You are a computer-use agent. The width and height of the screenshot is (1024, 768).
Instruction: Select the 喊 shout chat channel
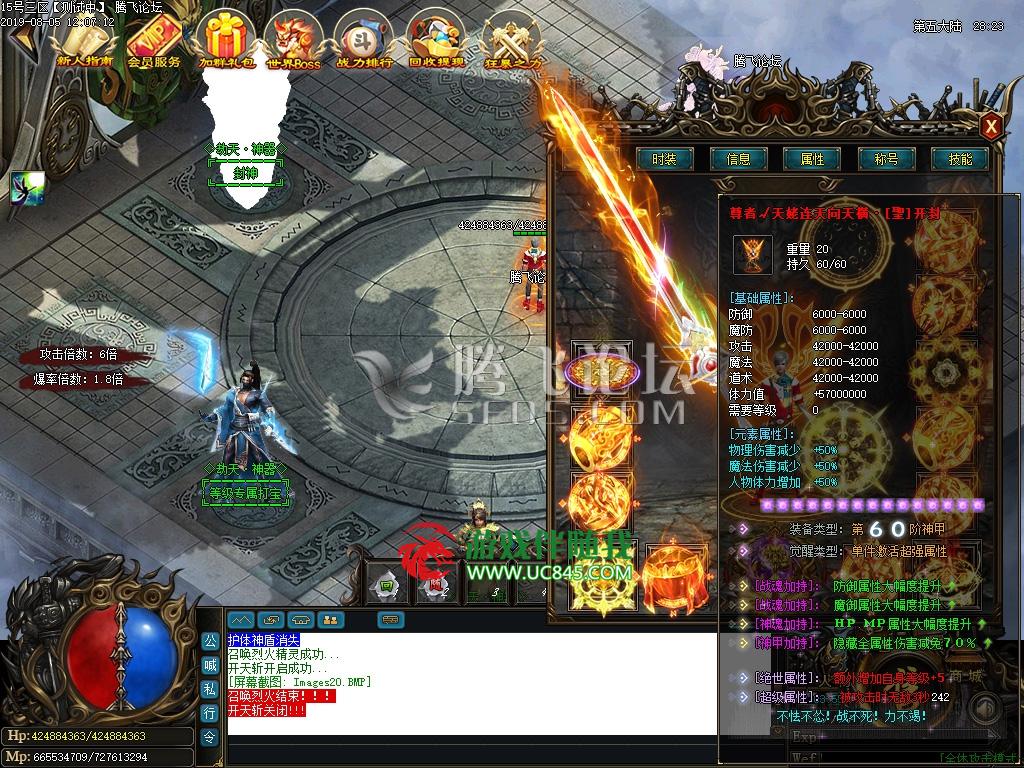(x=210, y=665)
